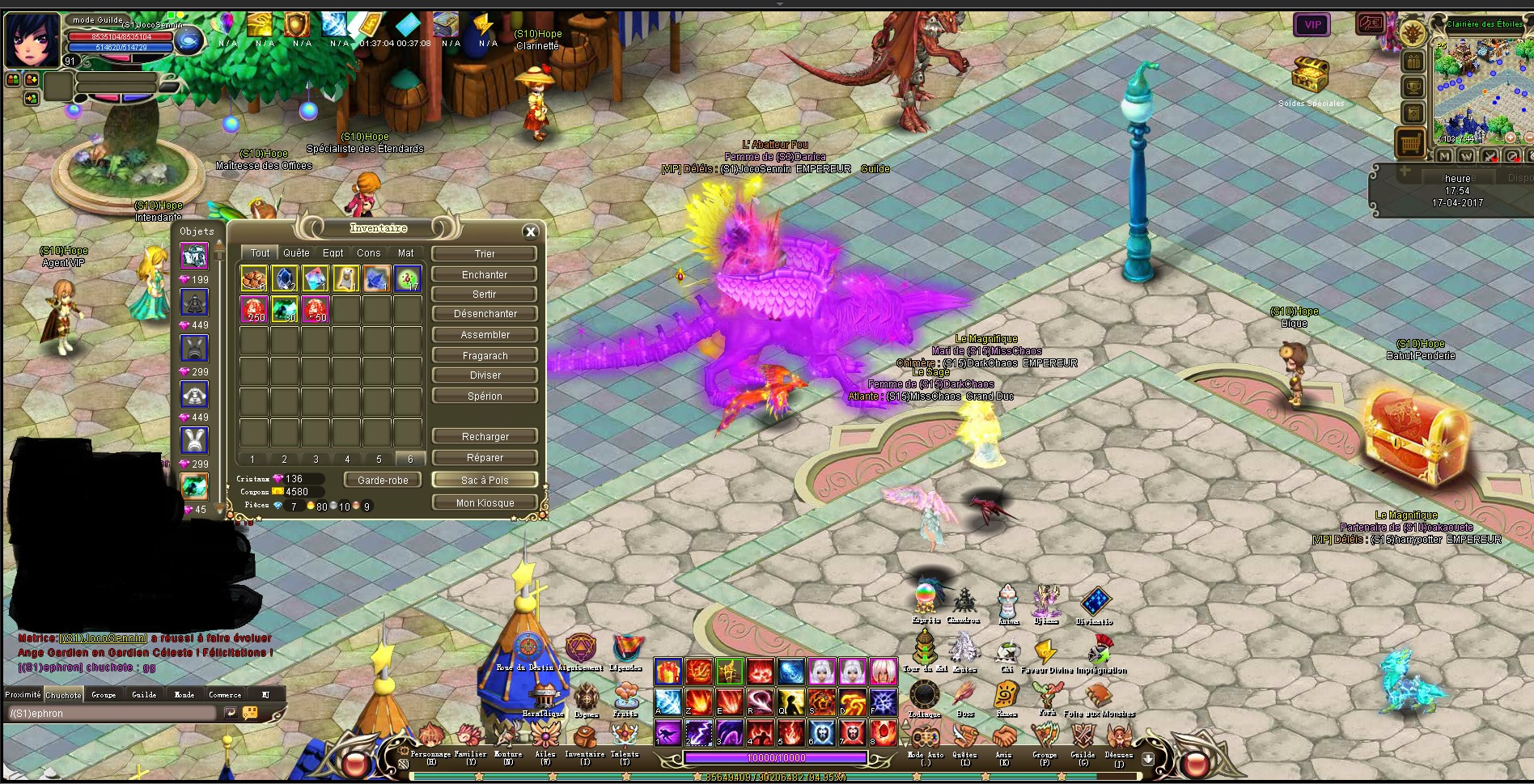Open the Enchanter option

click(x=485, y=275)
